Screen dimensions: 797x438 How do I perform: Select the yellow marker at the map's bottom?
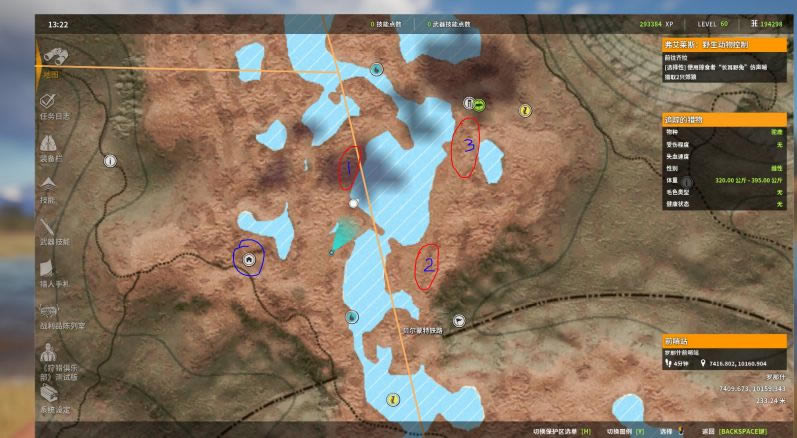(x=394, y=399)
